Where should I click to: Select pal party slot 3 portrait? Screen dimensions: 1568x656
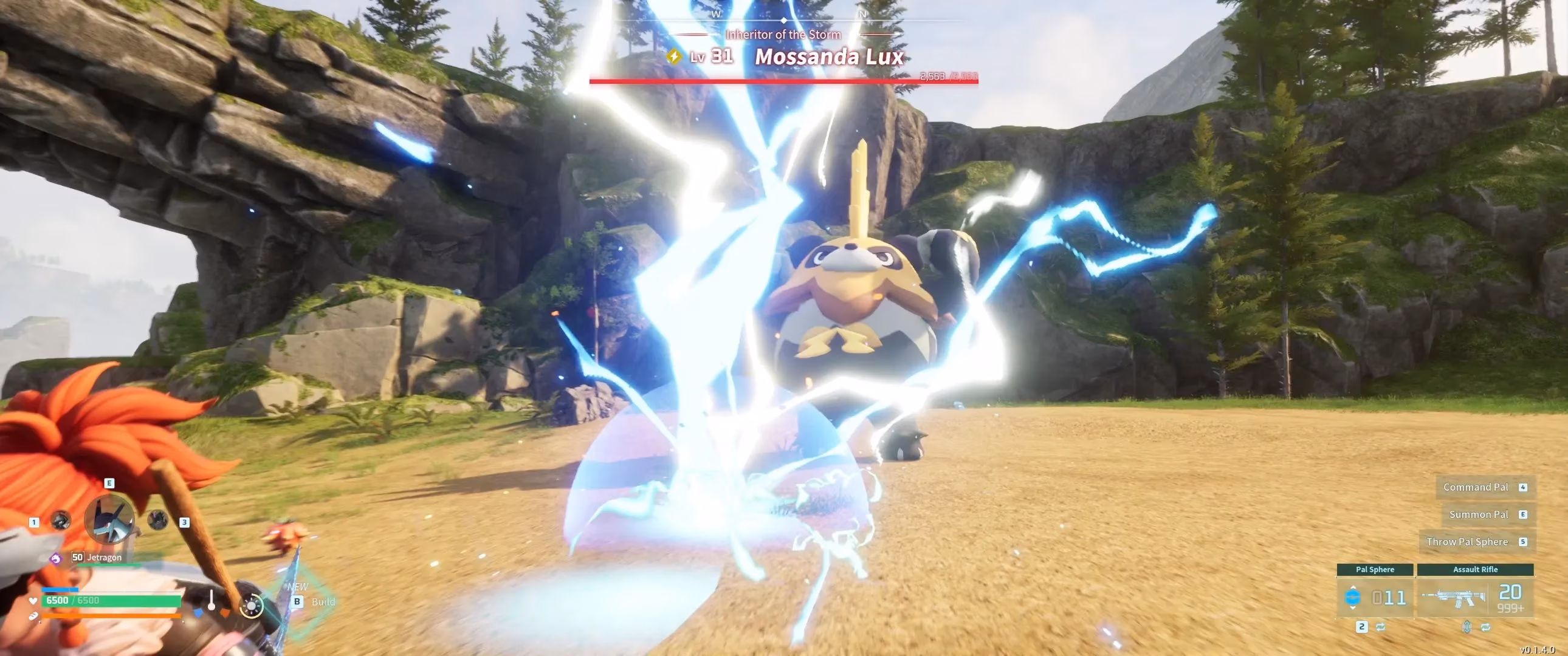(157, 521)
